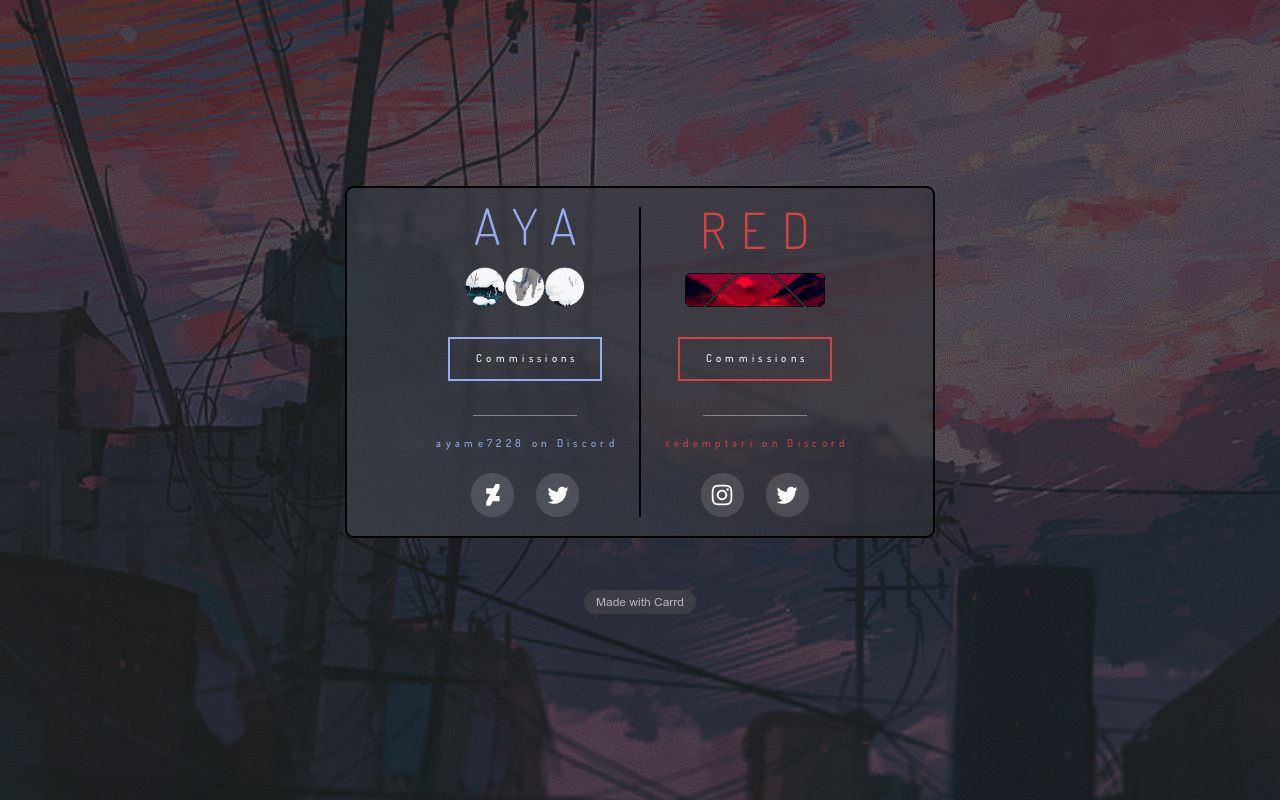
Task: Click the ayame7228 on Discord handle
Action: (525, 443)
